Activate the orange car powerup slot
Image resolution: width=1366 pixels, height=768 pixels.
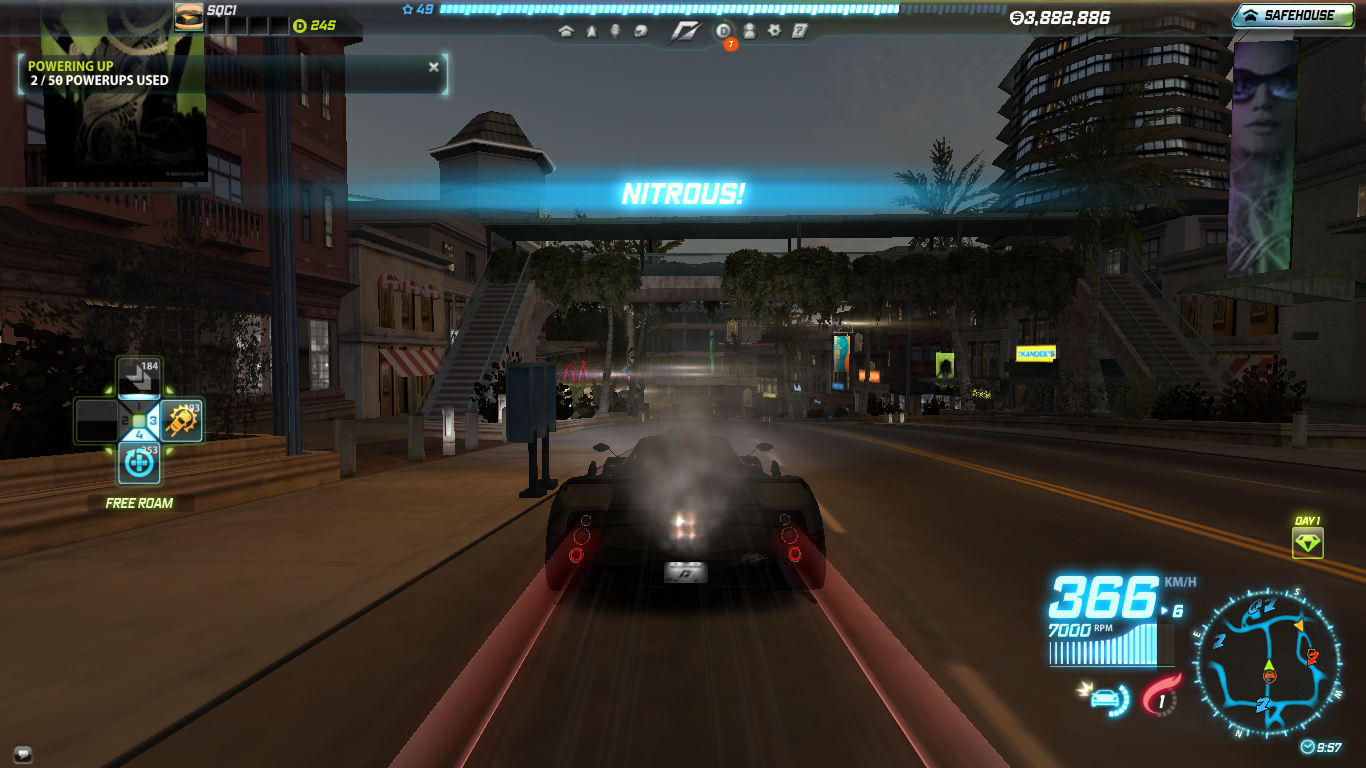[x=182, y=421]
